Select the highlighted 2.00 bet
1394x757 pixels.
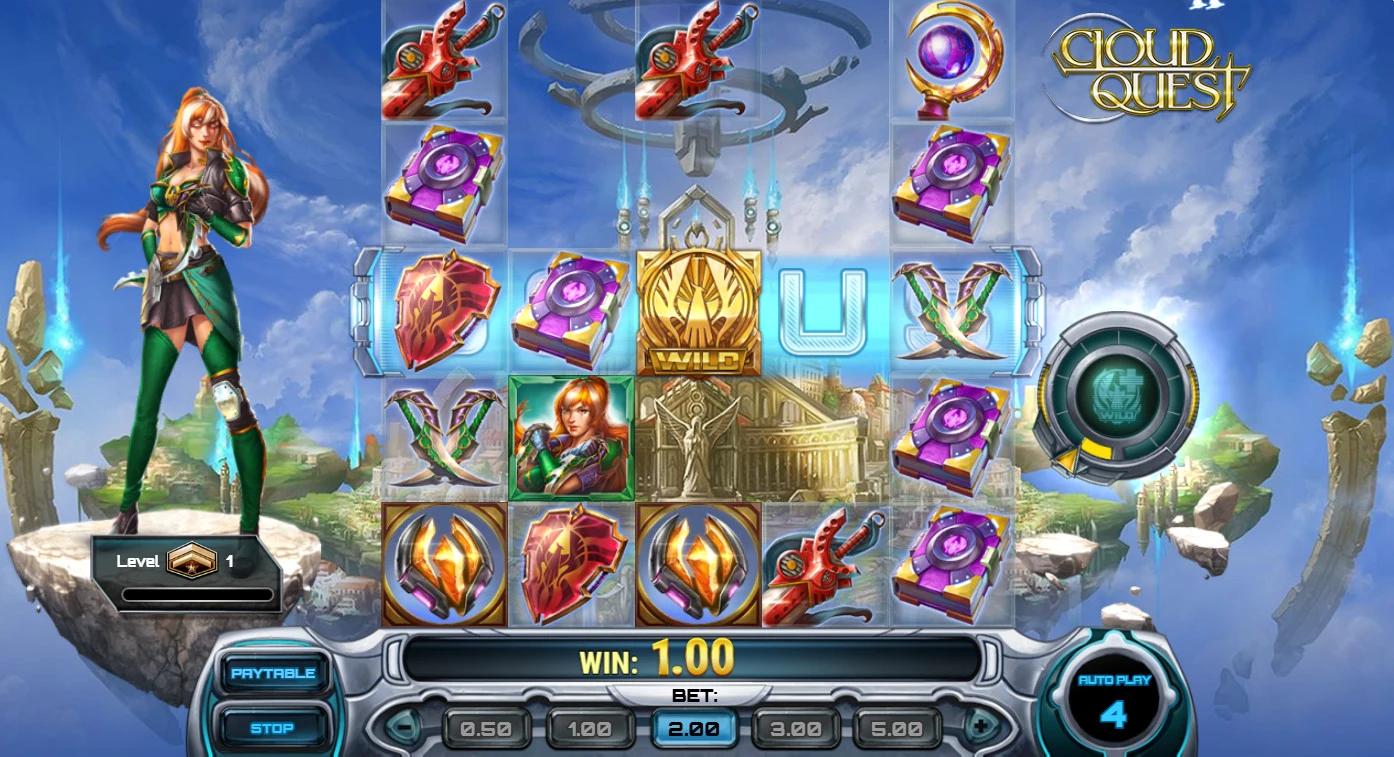[x=694, y=729]
